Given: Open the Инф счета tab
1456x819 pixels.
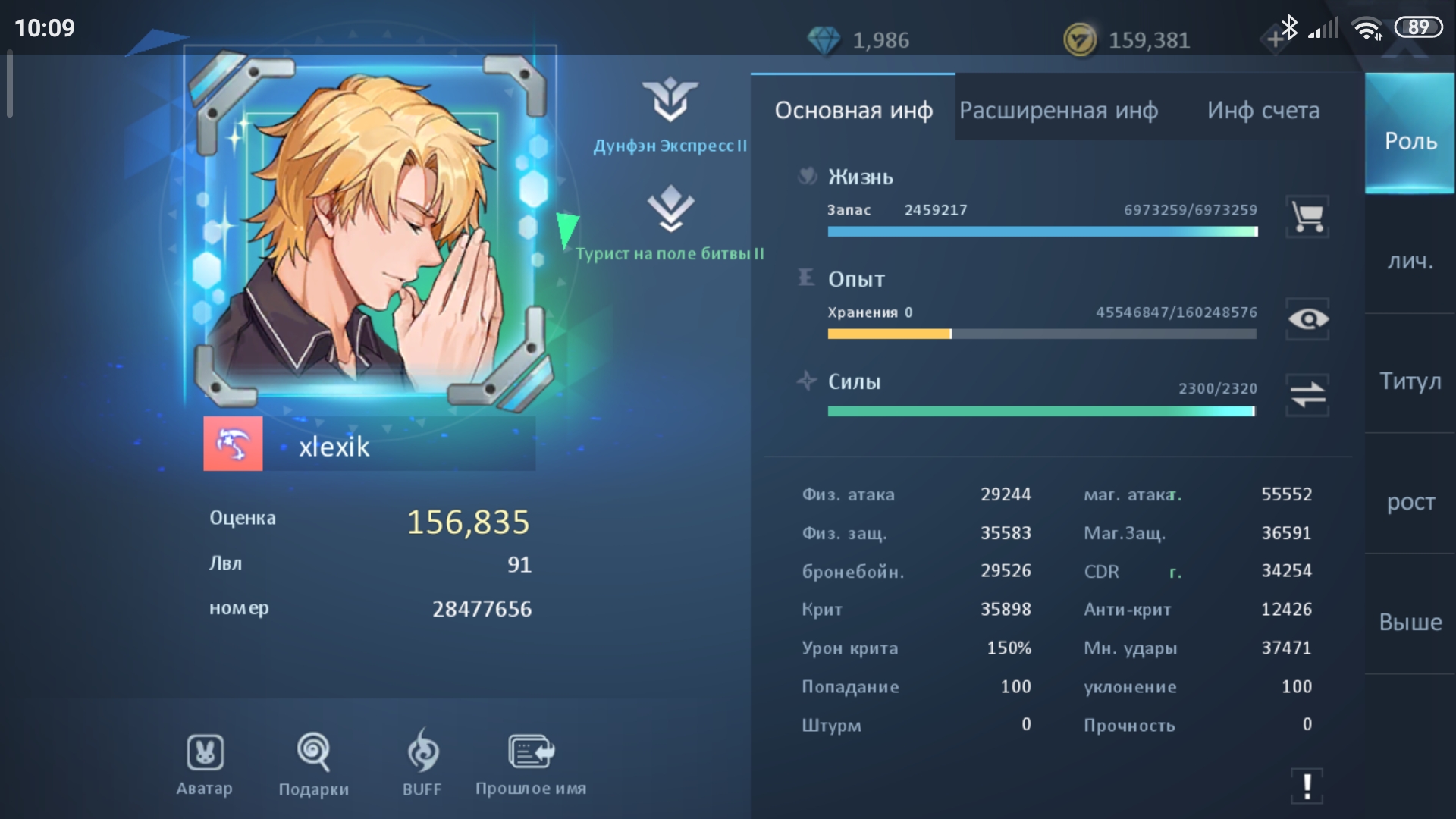Looking at the screenshot, I should [1263, 111].
